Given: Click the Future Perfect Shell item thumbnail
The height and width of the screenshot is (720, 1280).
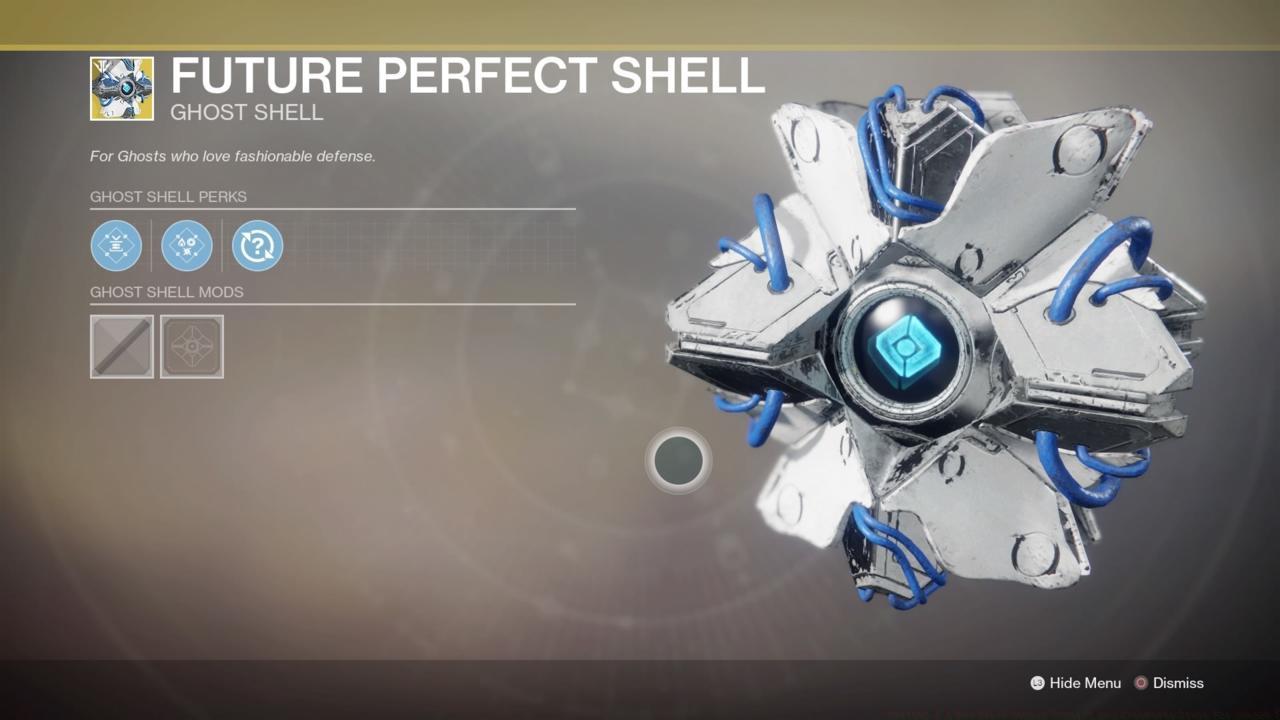Looking at the screenshot, I should point(121,88).
